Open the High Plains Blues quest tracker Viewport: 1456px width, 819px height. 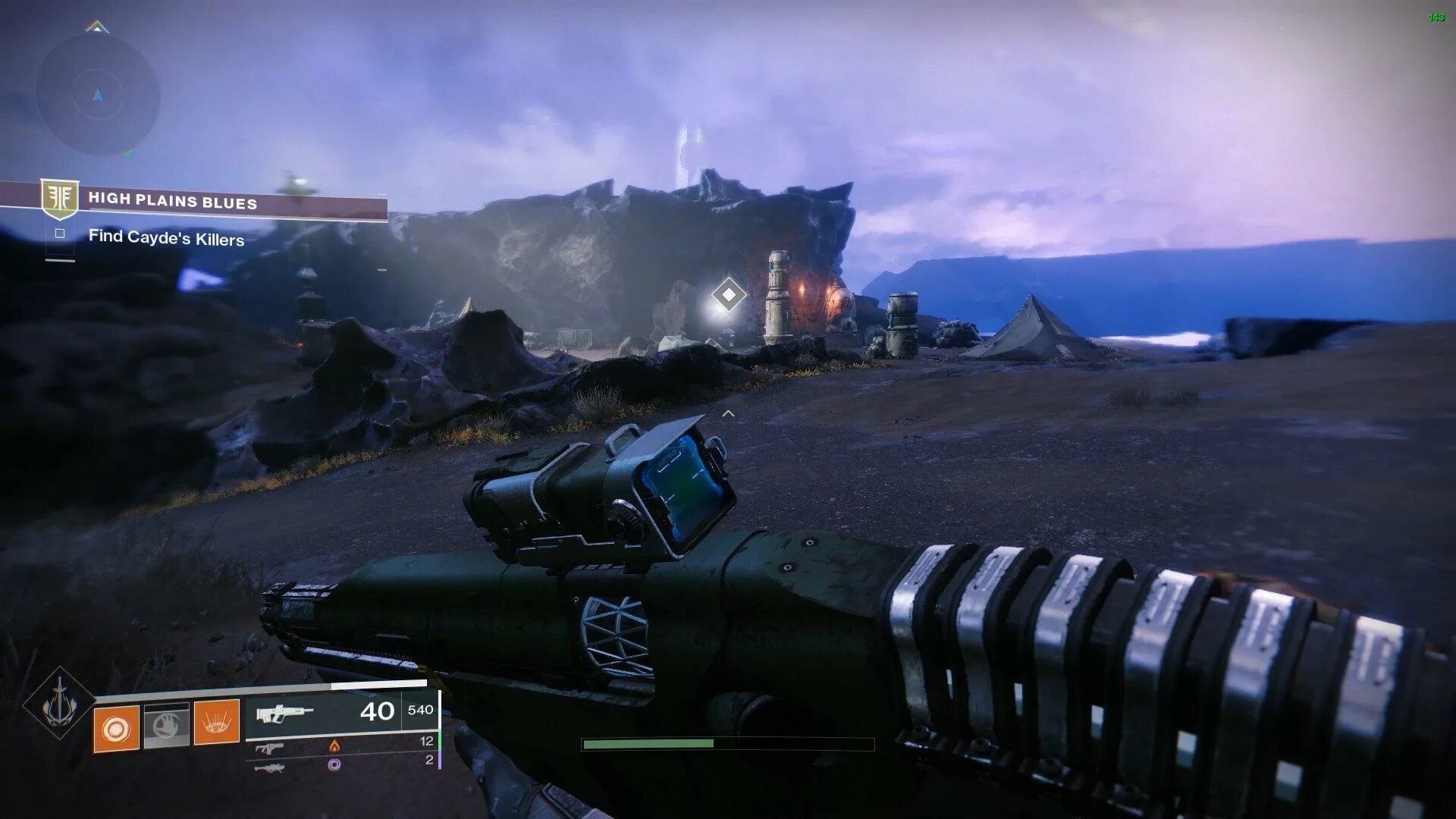point(173,202)
